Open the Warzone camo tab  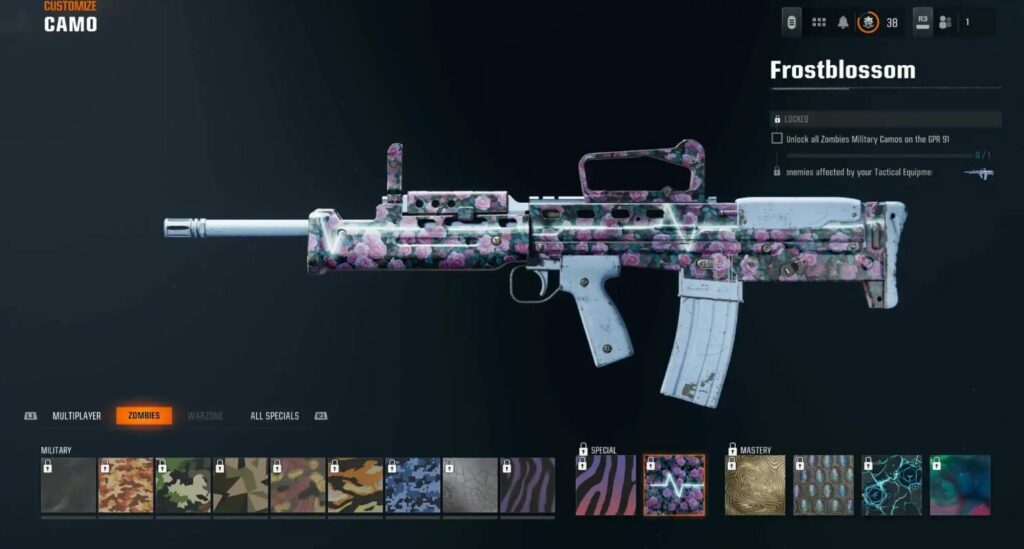click(205, 416)
